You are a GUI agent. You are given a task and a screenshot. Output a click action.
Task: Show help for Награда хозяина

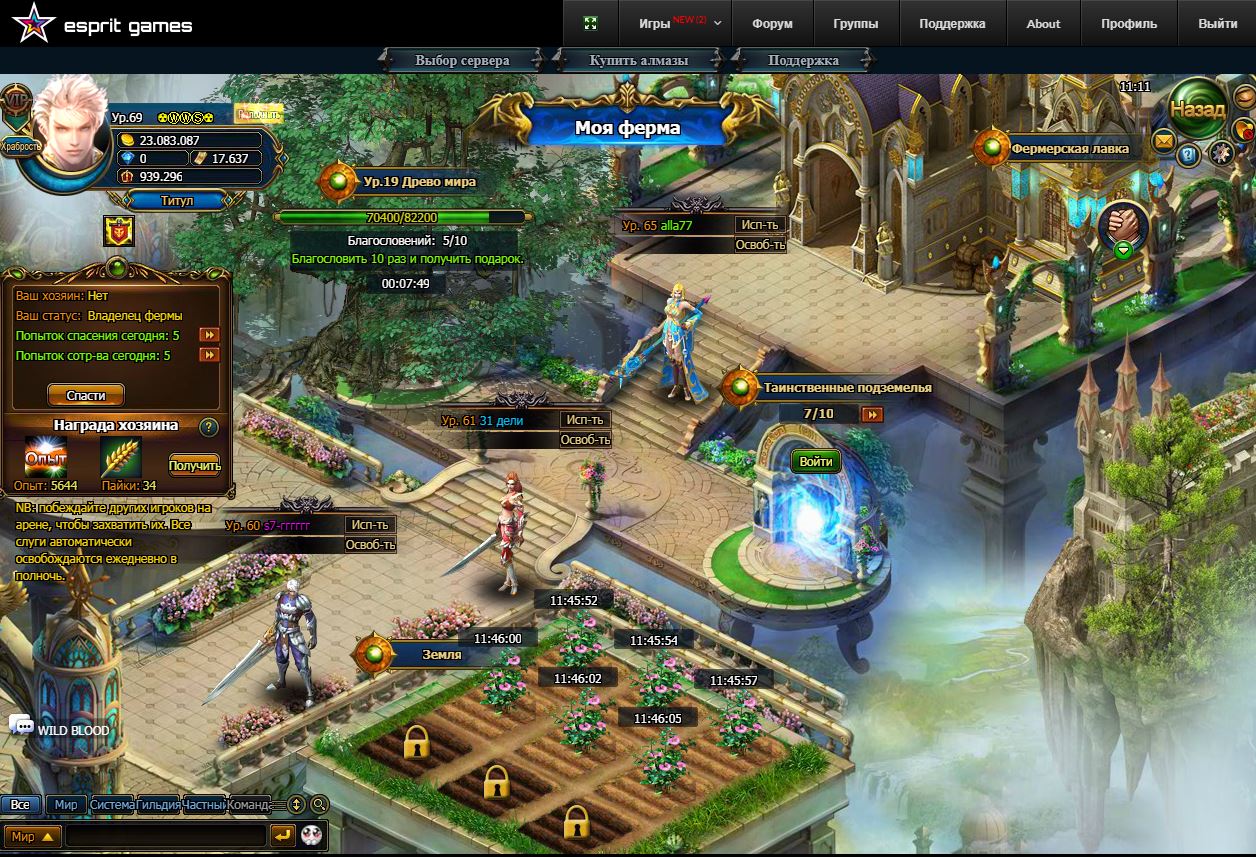[x=209, y=427]
